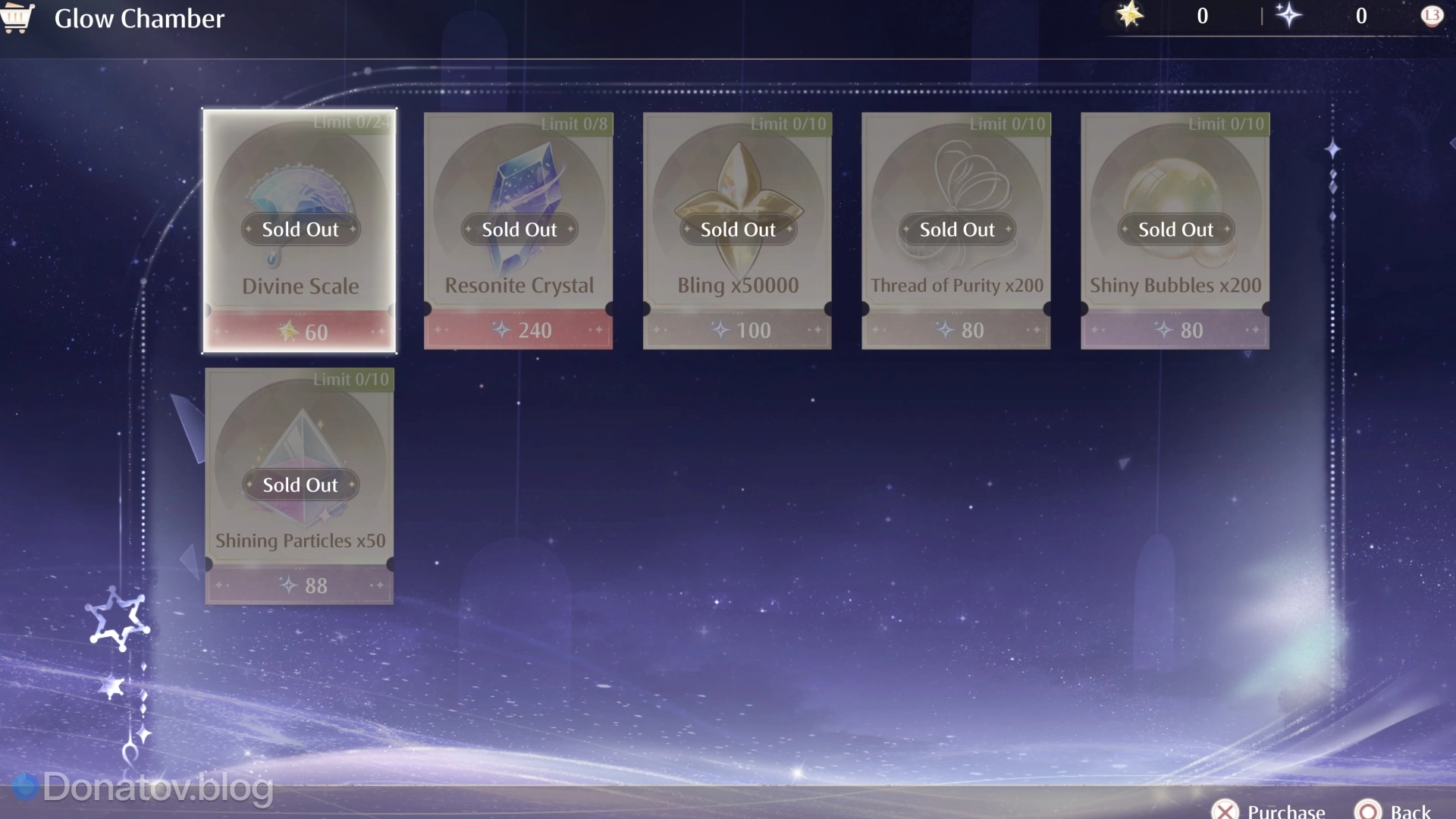The image size is (1456, 819).
Task: Choose the Resonite Crystal card
Action: 519,231
